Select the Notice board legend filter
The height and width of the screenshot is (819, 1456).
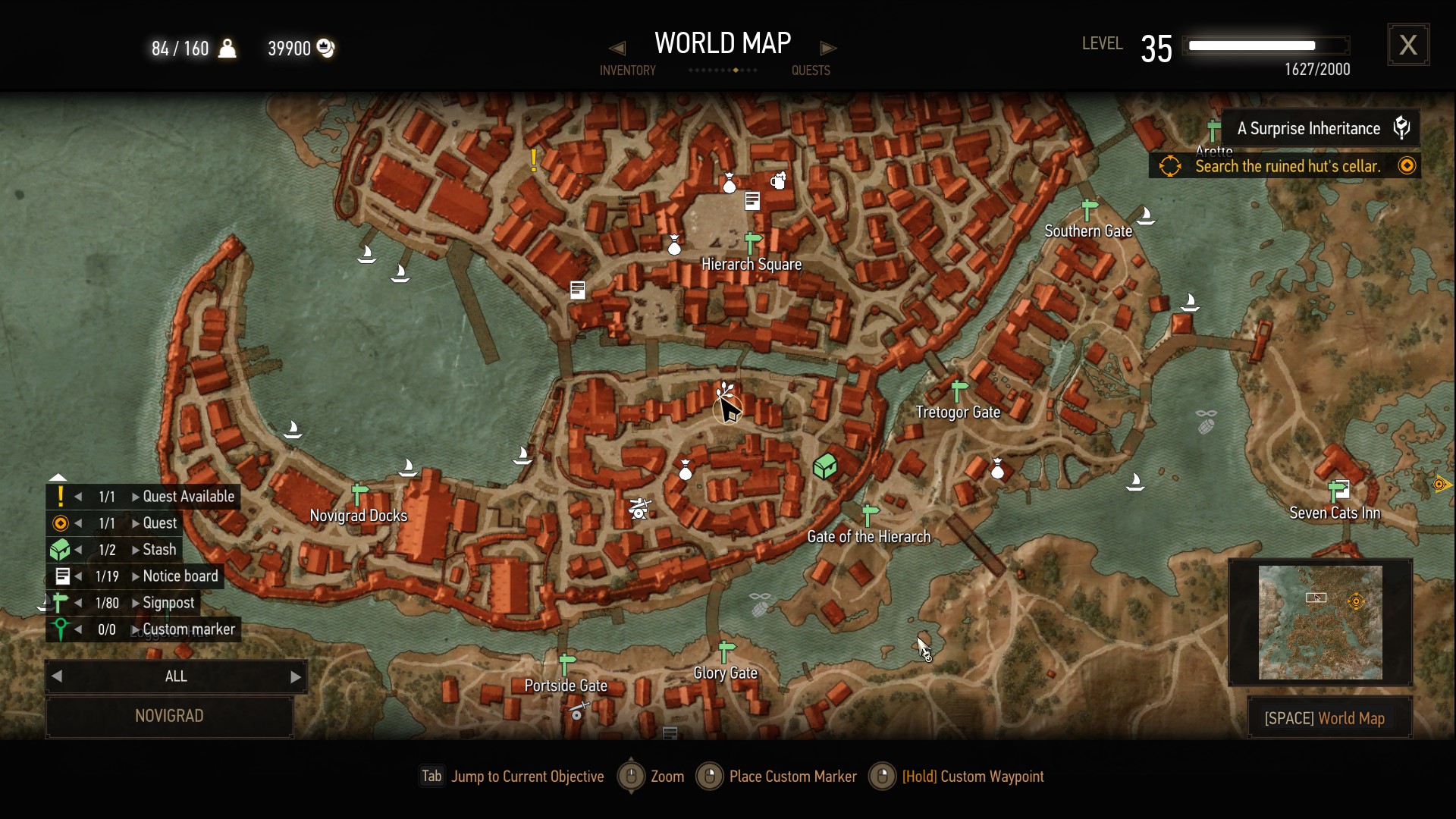(180, 576)
